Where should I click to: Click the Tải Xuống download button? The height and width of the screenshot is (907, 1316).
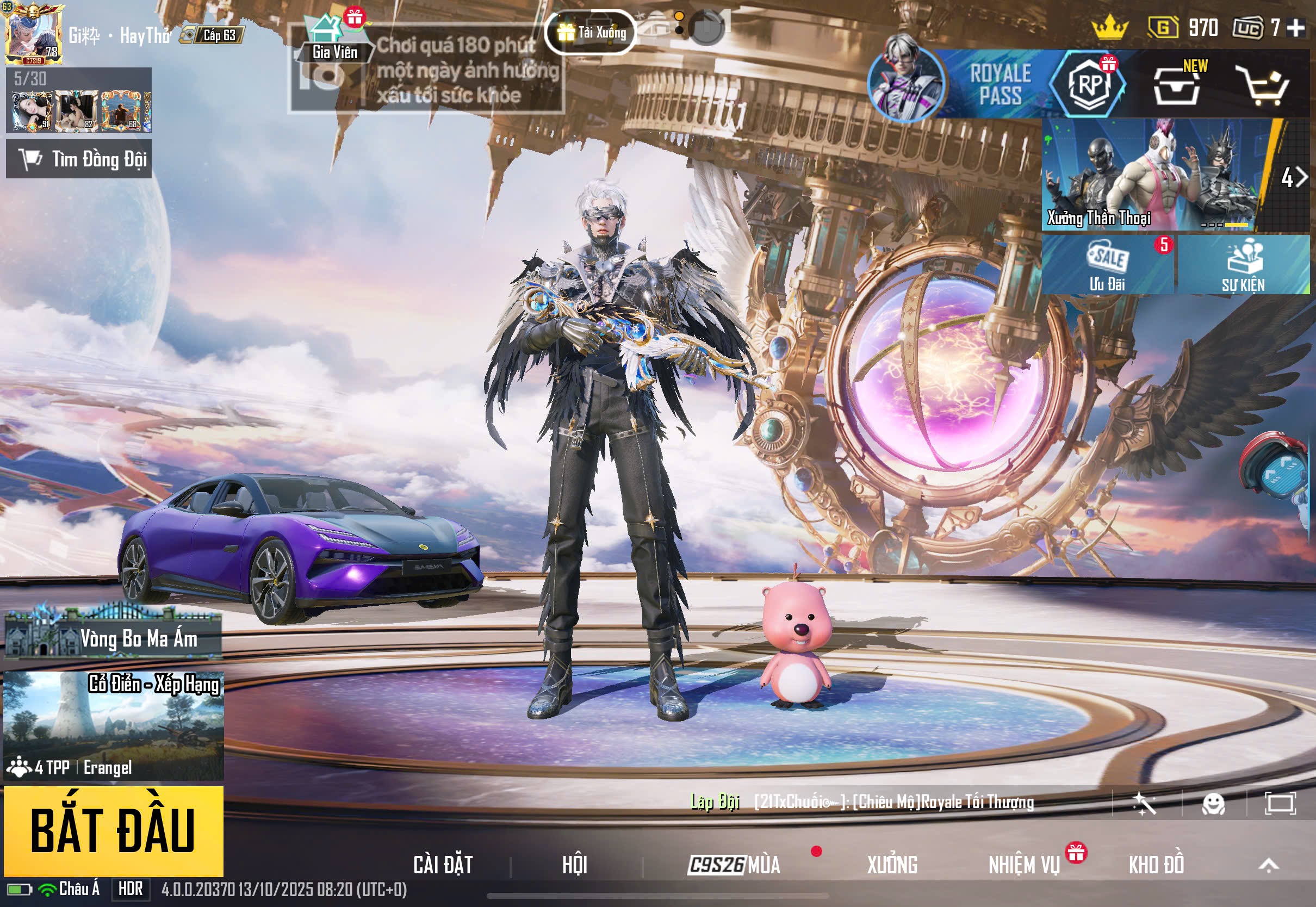click(591, 33)
